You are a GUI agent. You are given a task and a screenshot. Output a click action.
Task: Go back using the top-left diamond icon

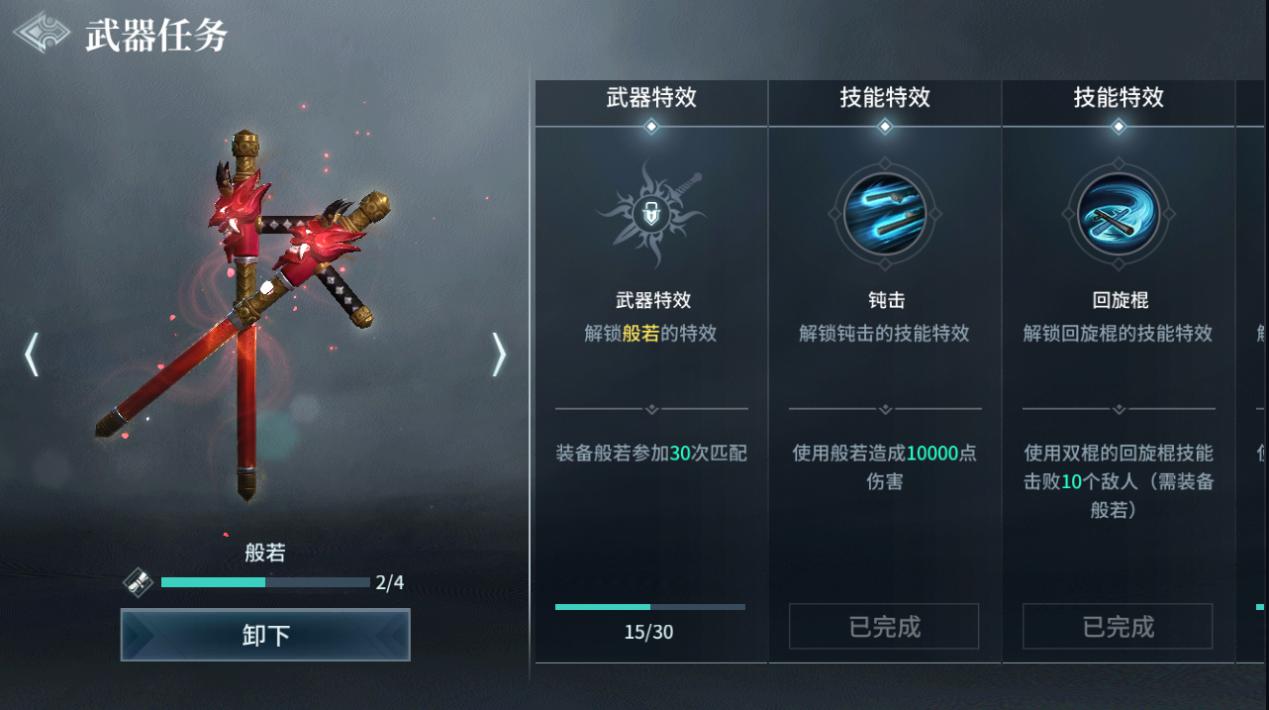pyautogui.click(x=41, y=32)
